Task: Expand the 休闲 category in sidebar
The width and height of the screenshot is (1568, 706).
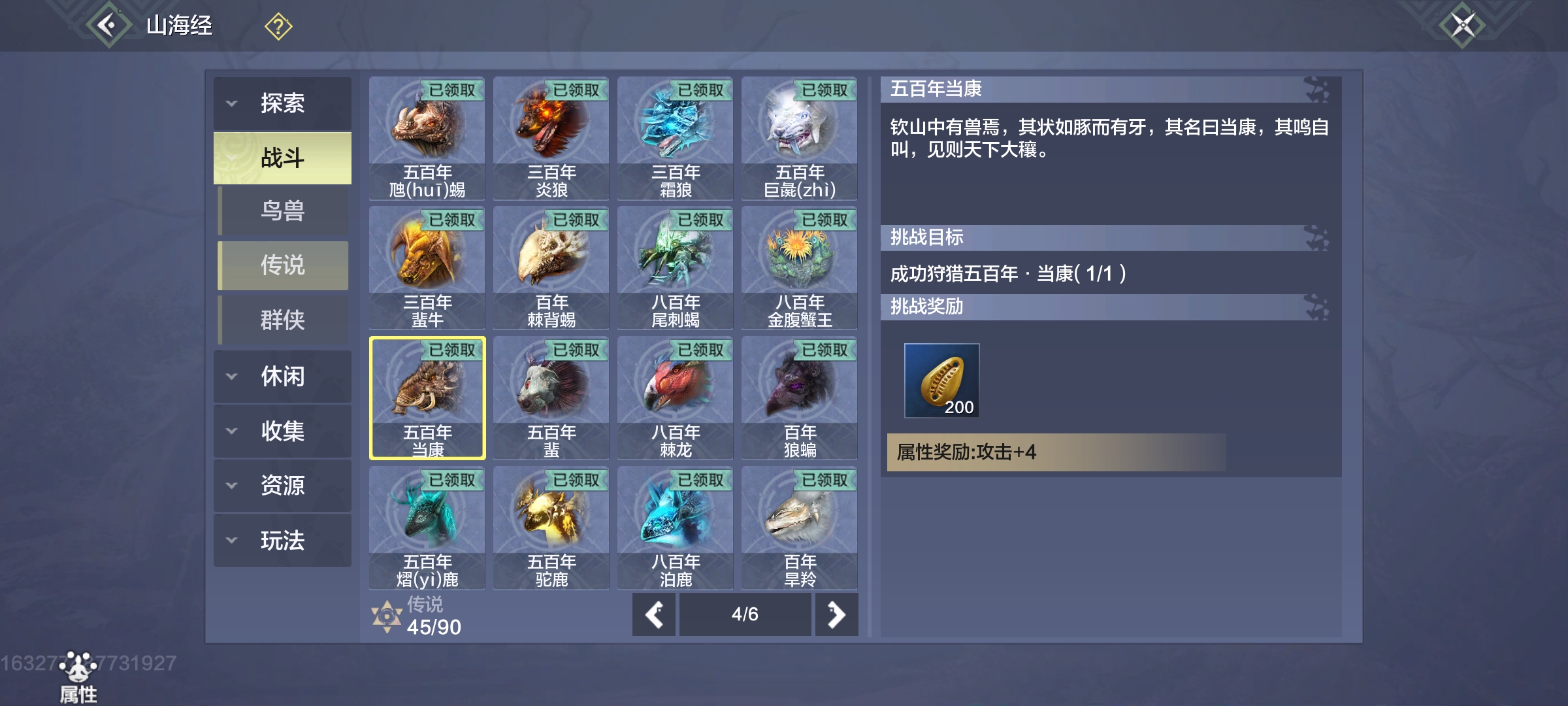Action: click(x=282, y=377)
